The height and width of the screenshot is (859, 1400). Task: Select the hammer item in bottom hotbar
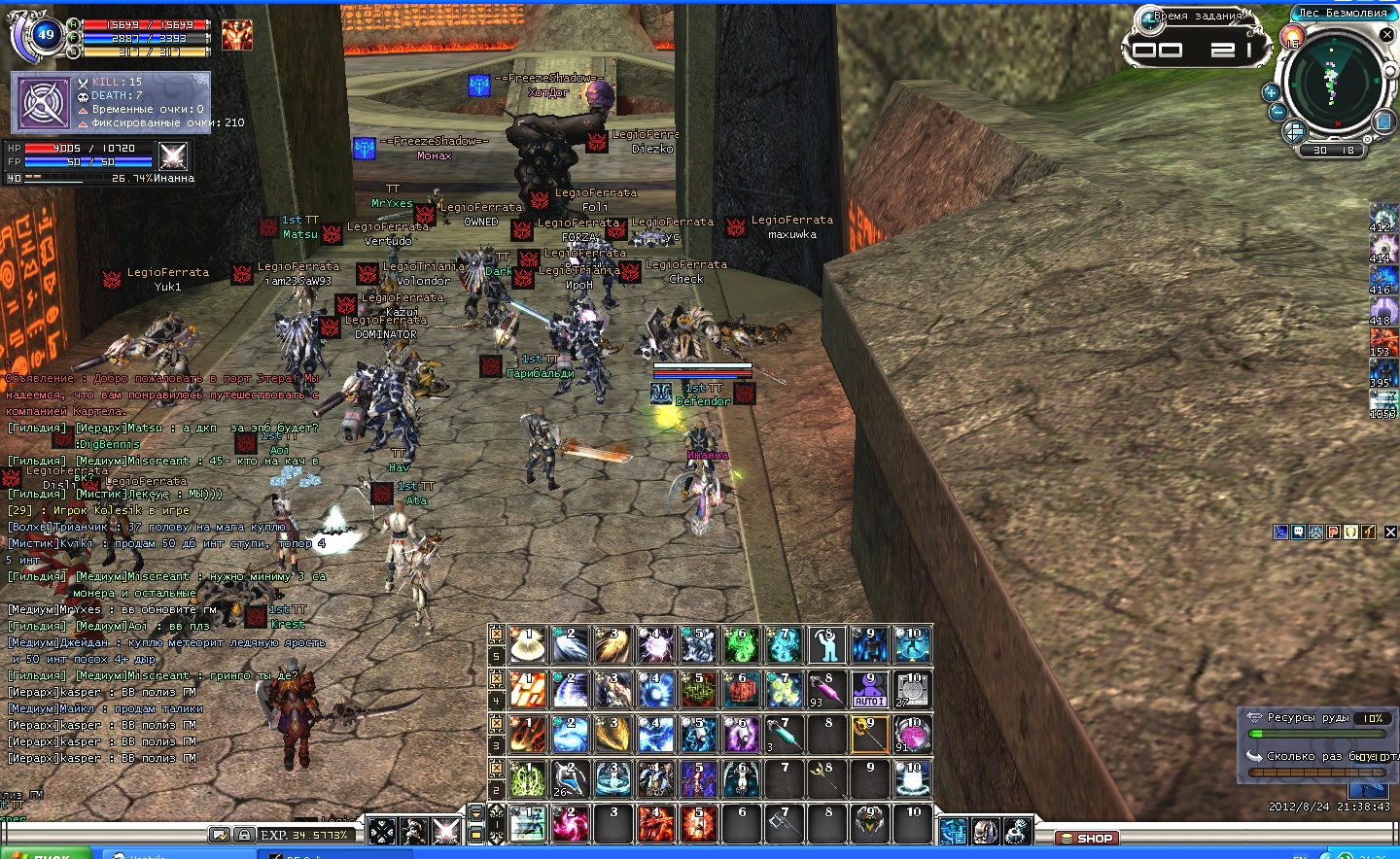pos(784,823)
